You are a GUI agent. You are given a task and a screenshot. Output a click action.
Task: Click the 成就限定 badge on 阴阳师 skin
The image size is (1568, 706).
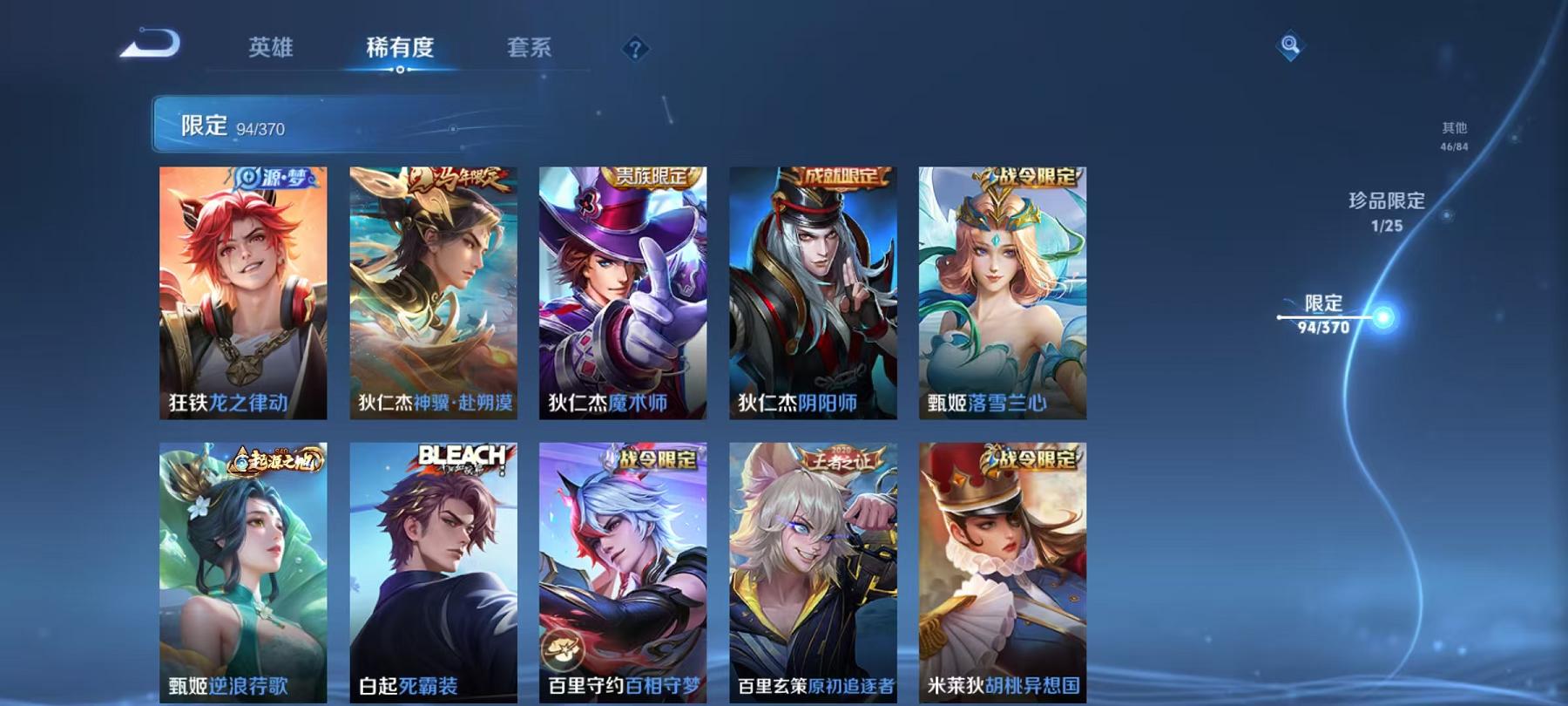[841, 176]
